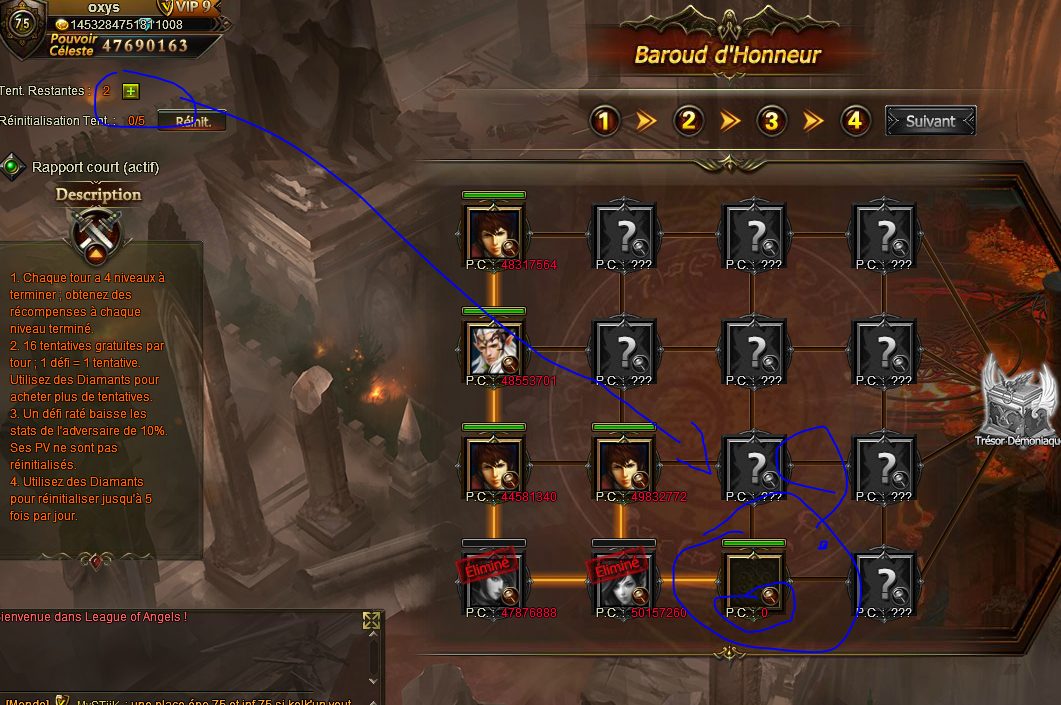View eliminated opponent with P.C. 47876888

click(494, 582)
